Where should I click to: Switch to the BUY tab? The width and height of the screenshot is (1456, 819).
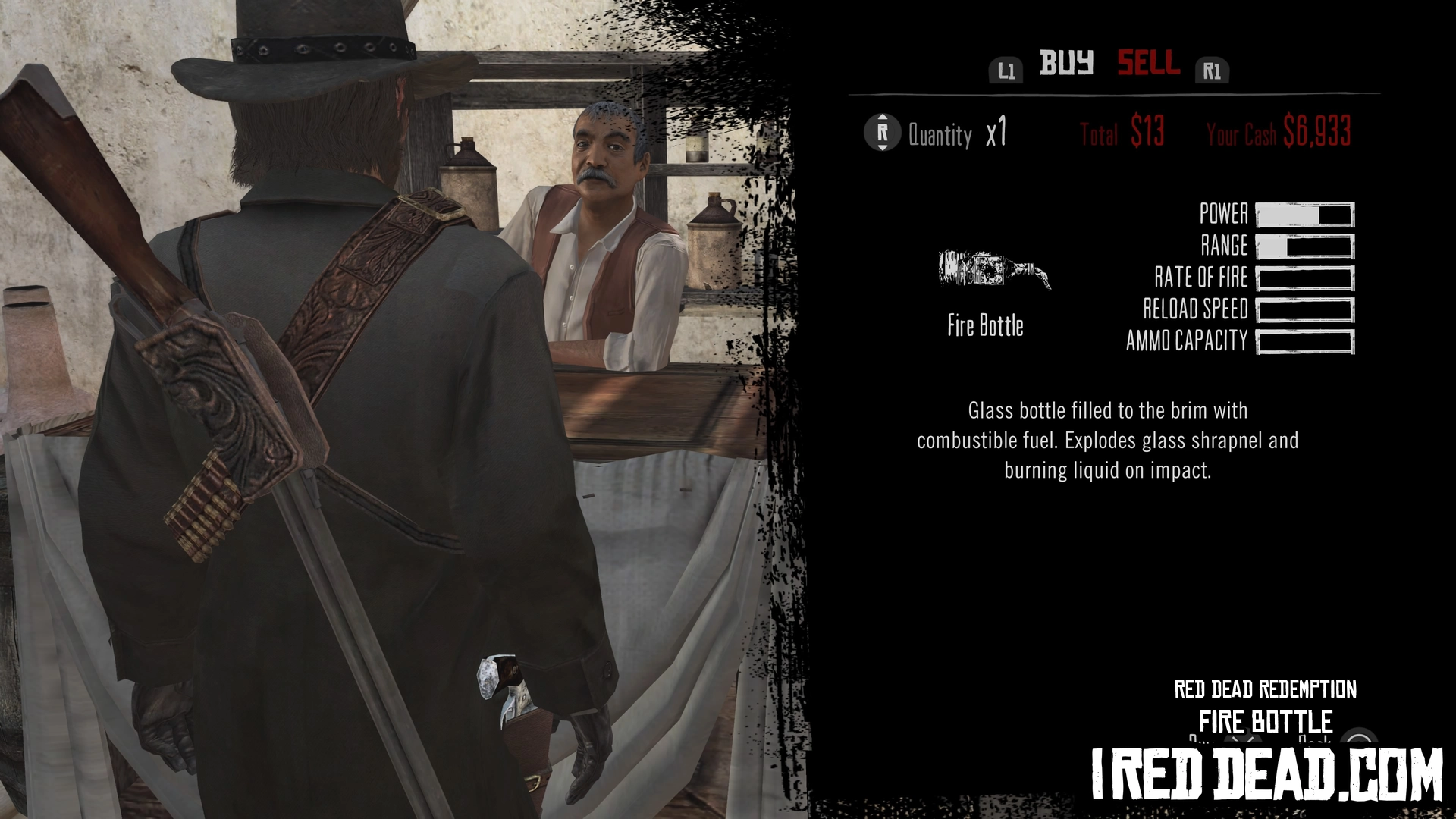(x=1066, y=63)
